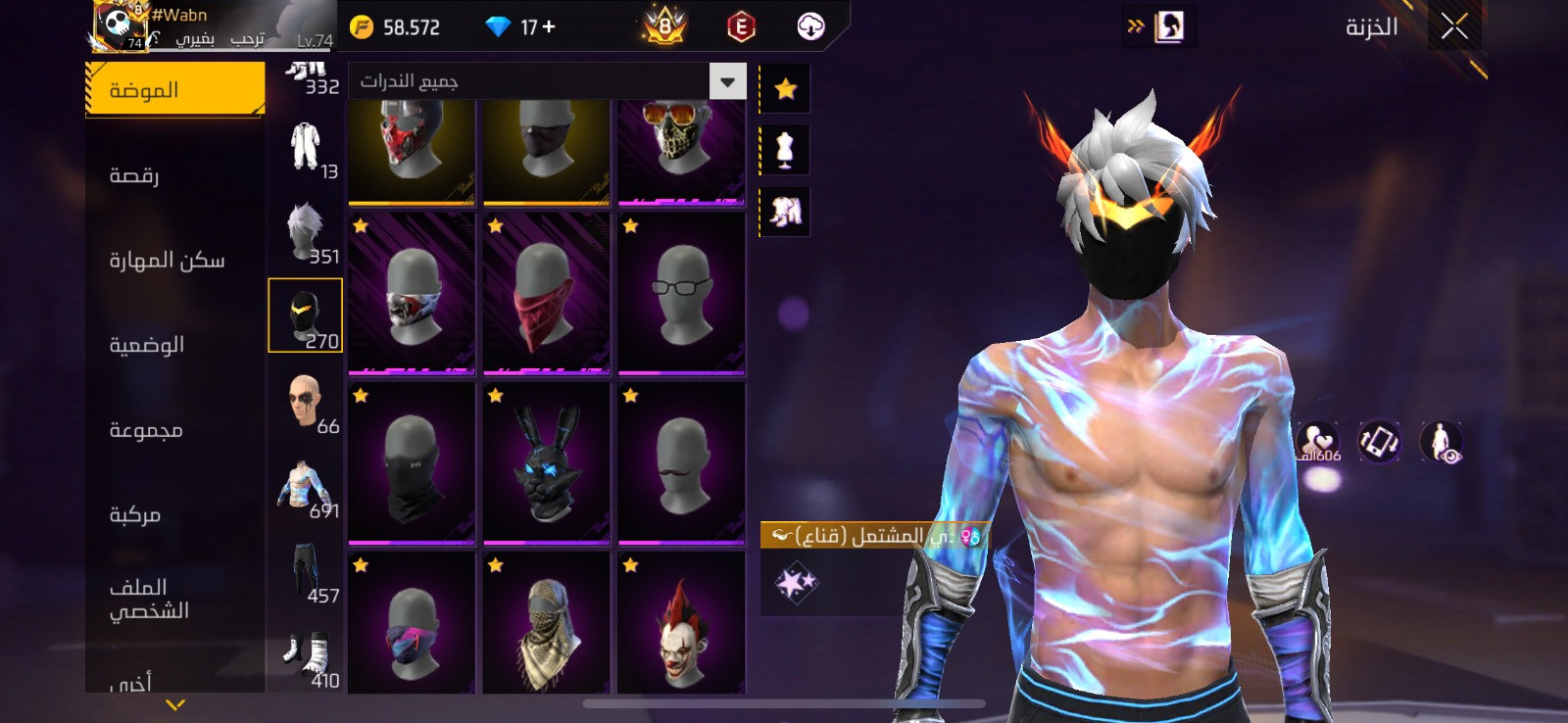Show favorites with the star filter button
The width and height of the screenshot is (1568, 723).
click(x=785, y=90)
